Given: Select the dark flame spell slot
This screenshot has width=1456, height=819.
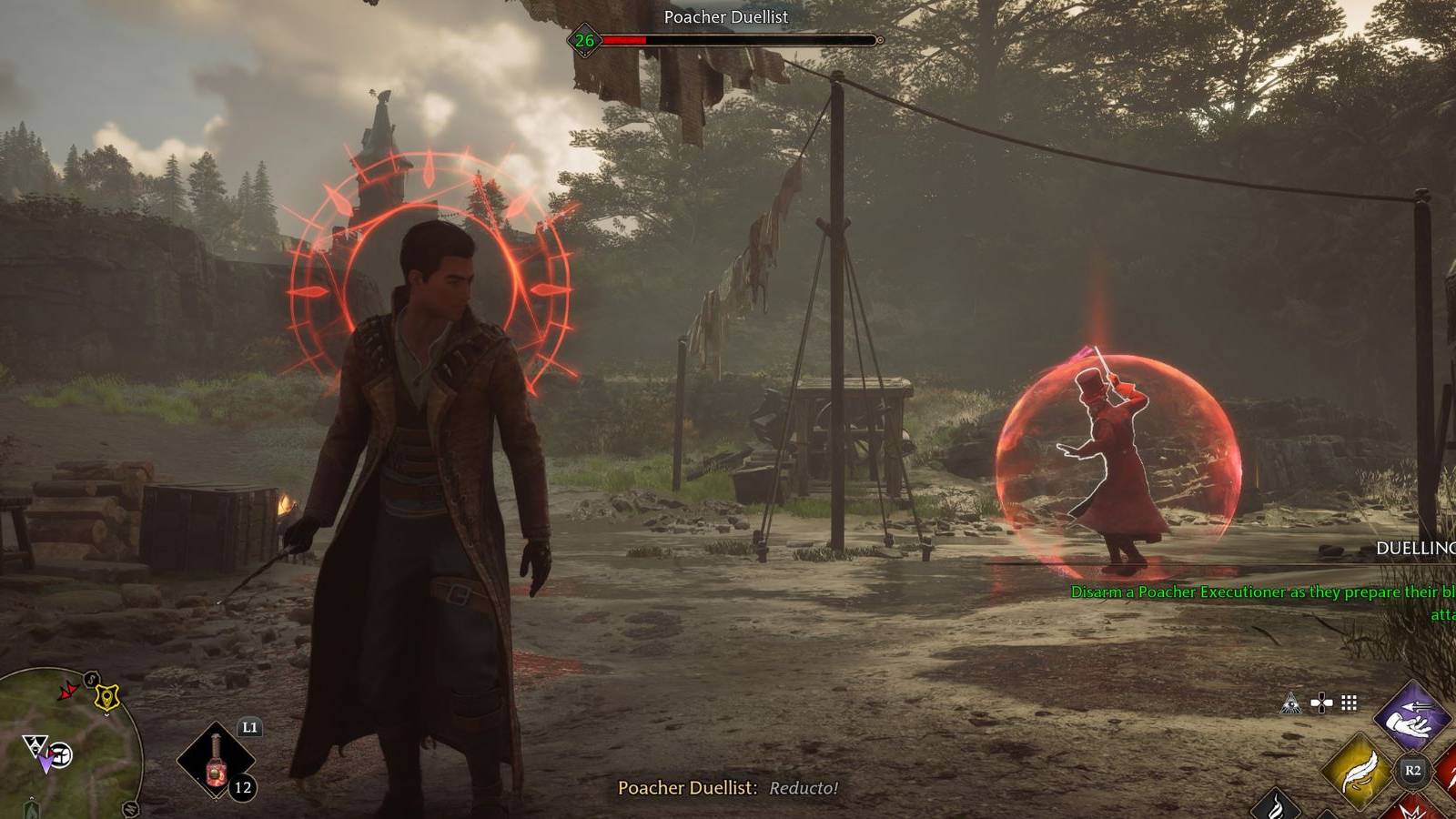Looking at the screenshot, I should 1276,805.
